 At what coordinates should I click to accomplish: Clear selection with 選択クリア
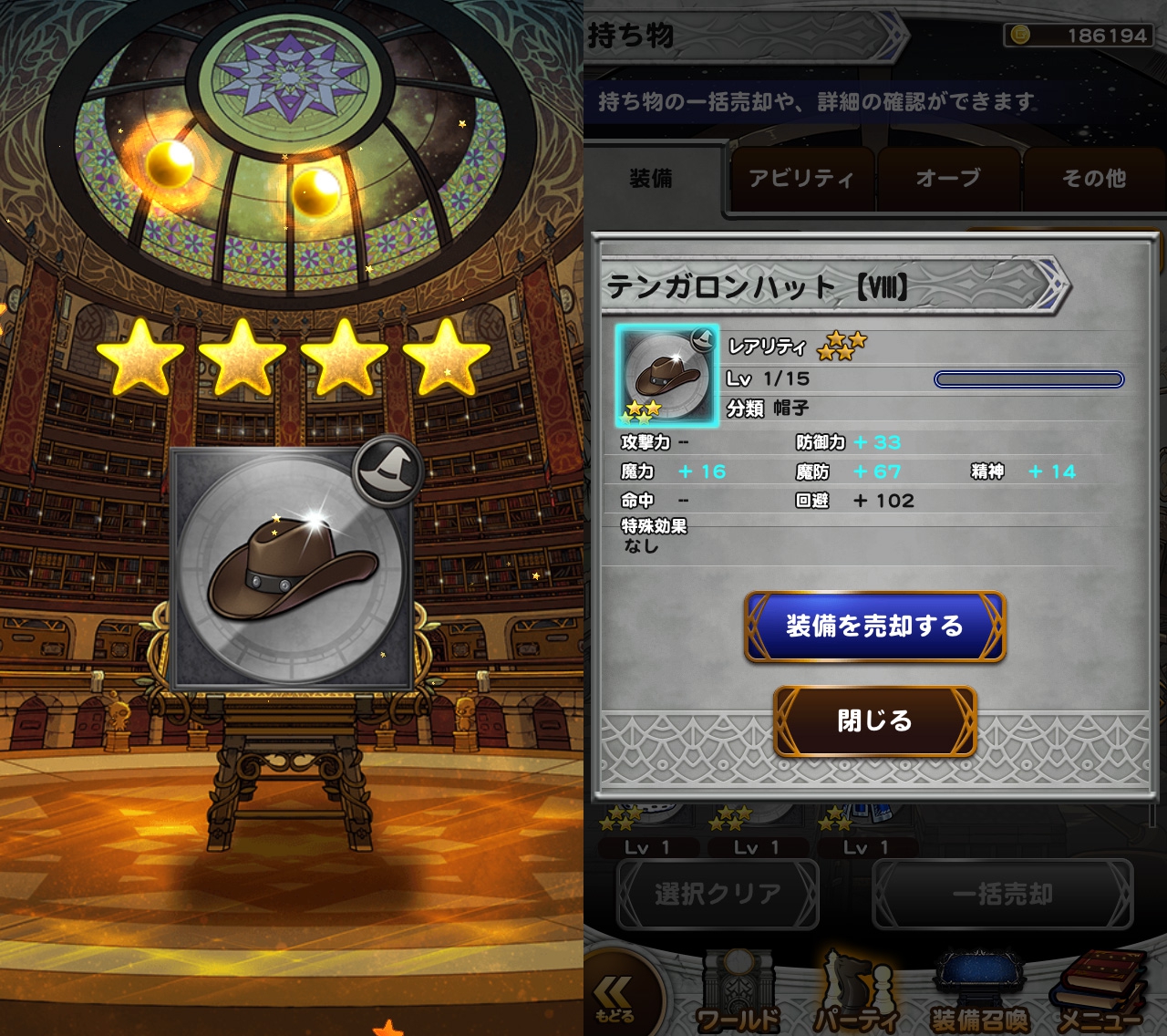pos(718,895)
